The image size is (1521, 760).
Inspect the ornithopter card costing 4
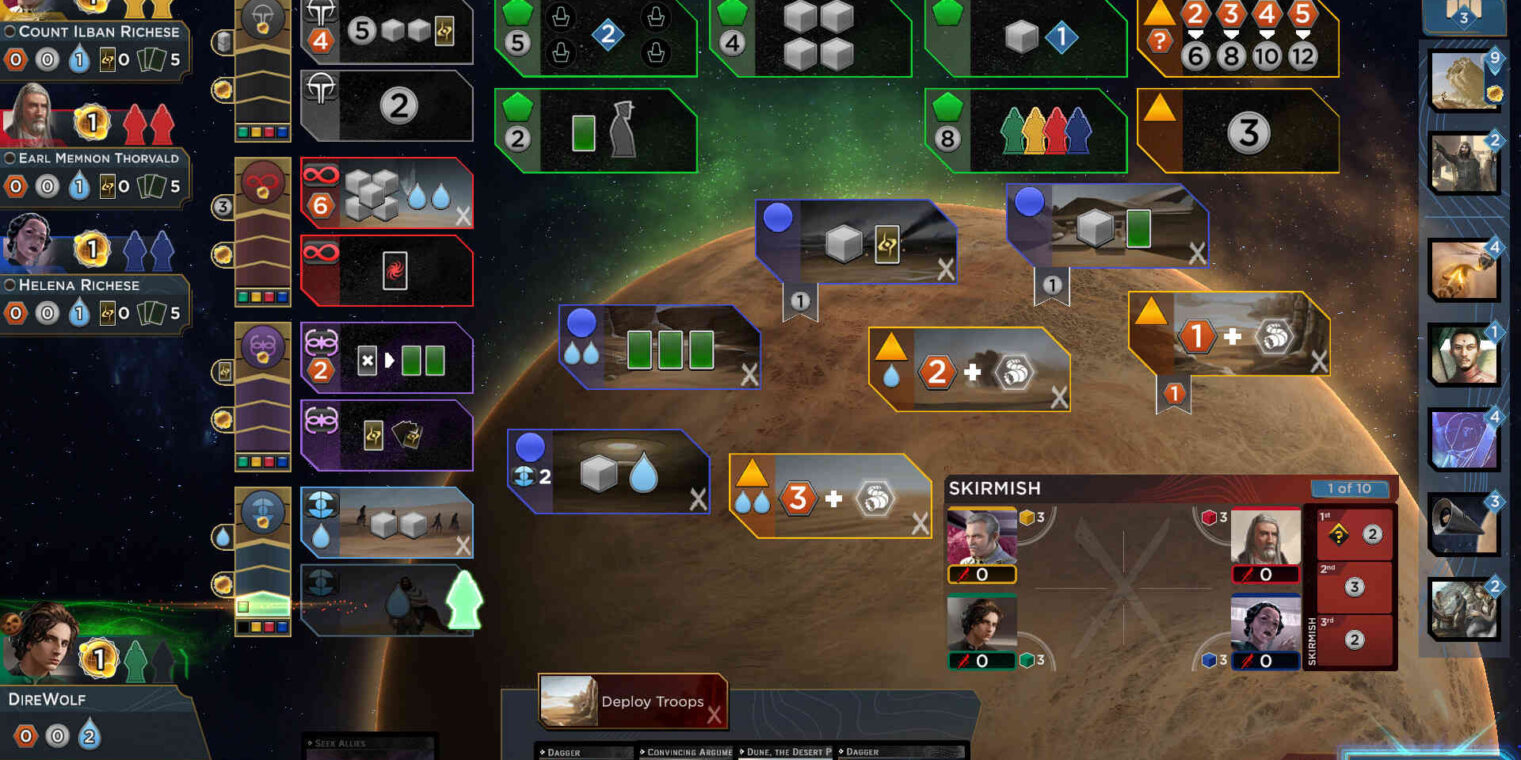(1464, 268)
